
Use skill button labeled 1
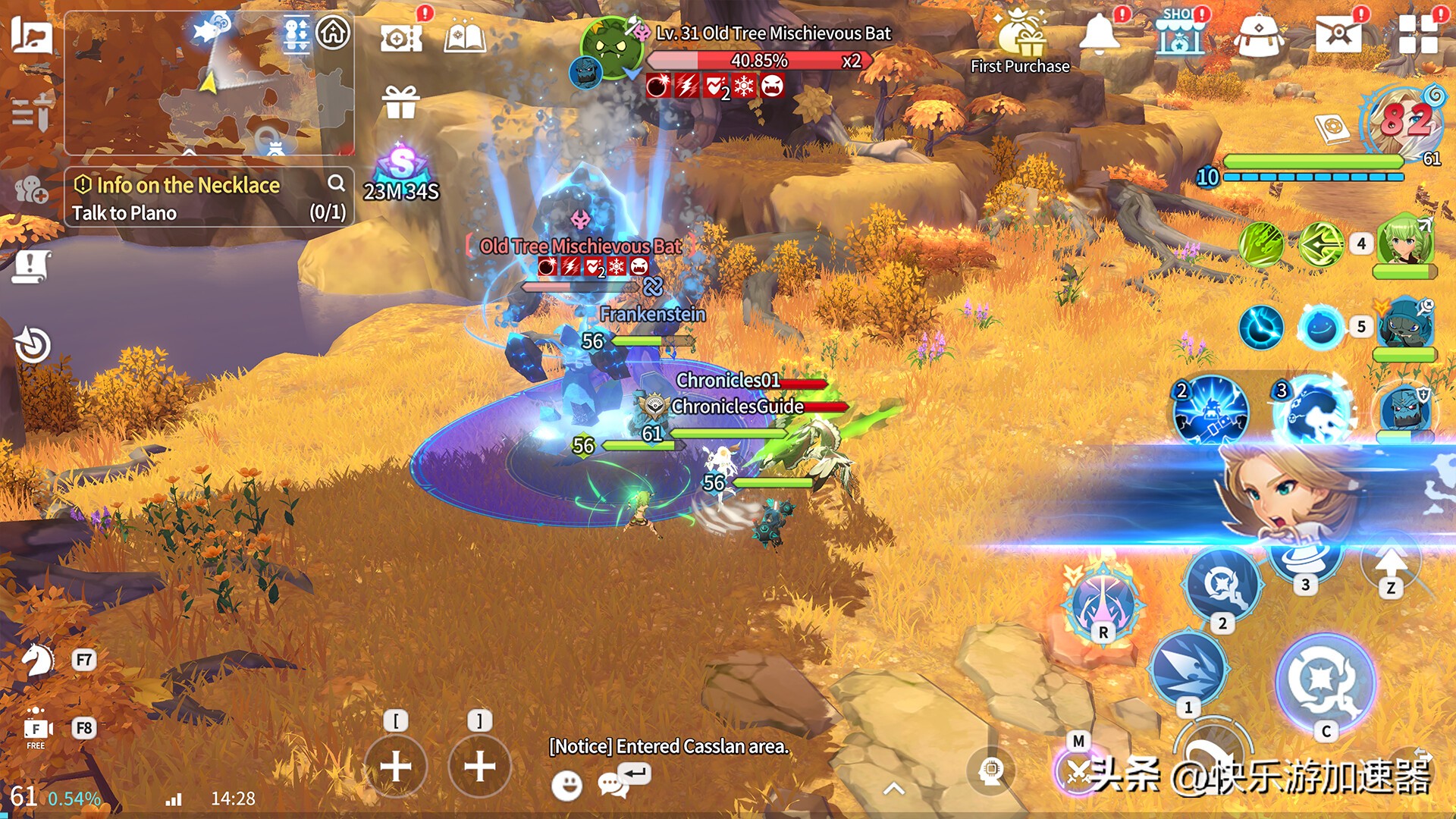(x=1188, y=669)
